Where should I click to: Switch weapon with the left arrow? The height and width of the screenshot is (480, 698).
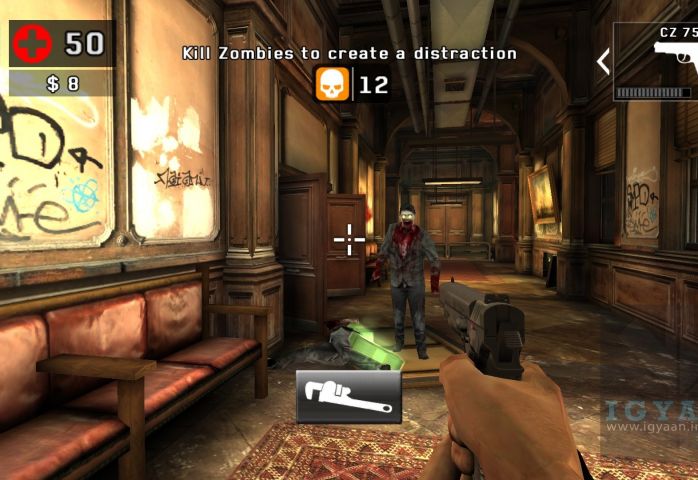[x=603, y=62]
